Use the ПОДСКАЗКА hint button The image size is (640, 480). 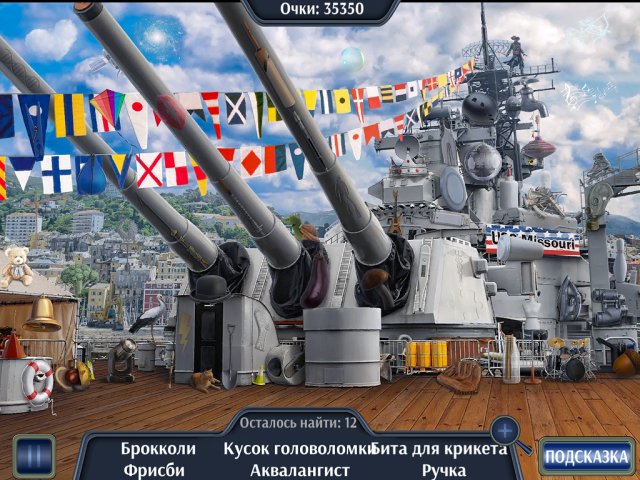point(587,457)
